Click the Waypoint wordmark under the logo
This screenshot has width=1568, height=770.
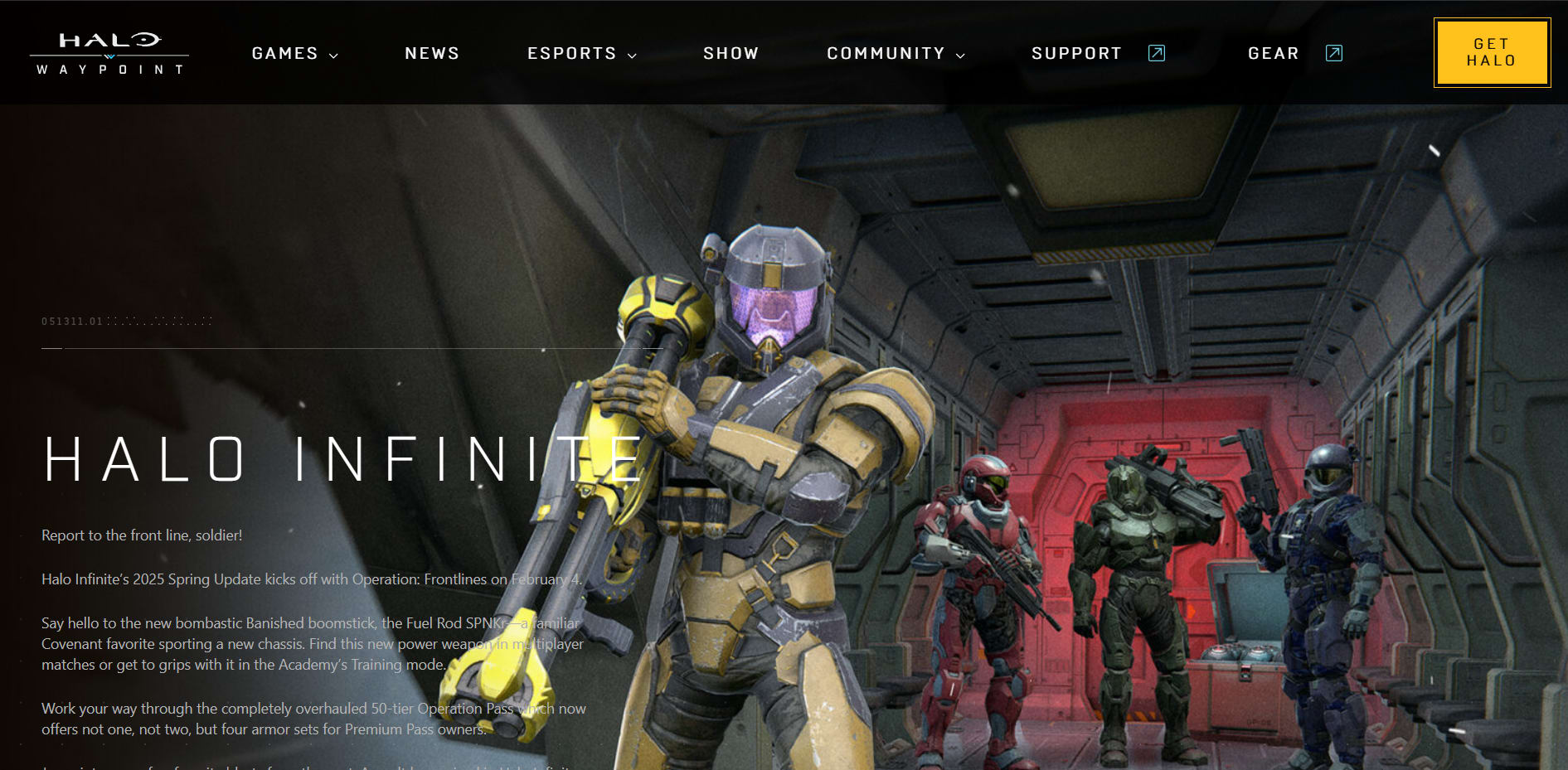pos(109,69)
